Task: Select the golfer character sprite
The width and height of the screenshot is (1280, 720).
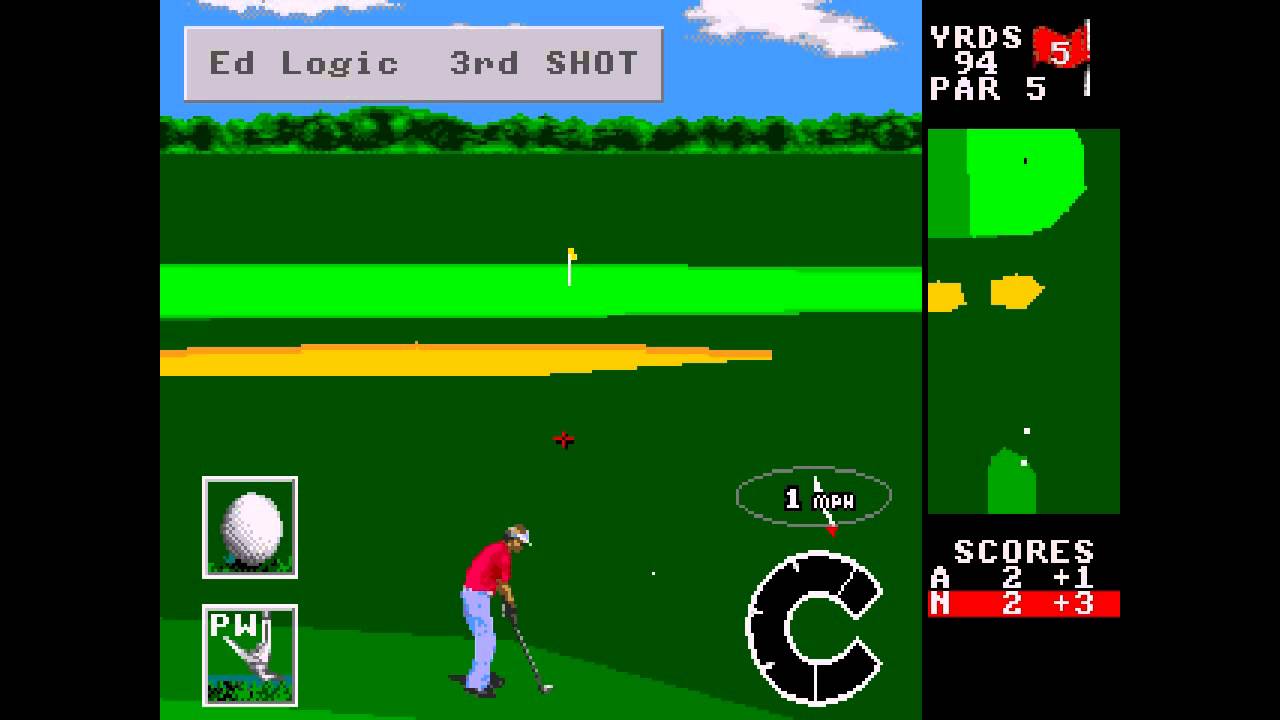Action: click(495, 610)
